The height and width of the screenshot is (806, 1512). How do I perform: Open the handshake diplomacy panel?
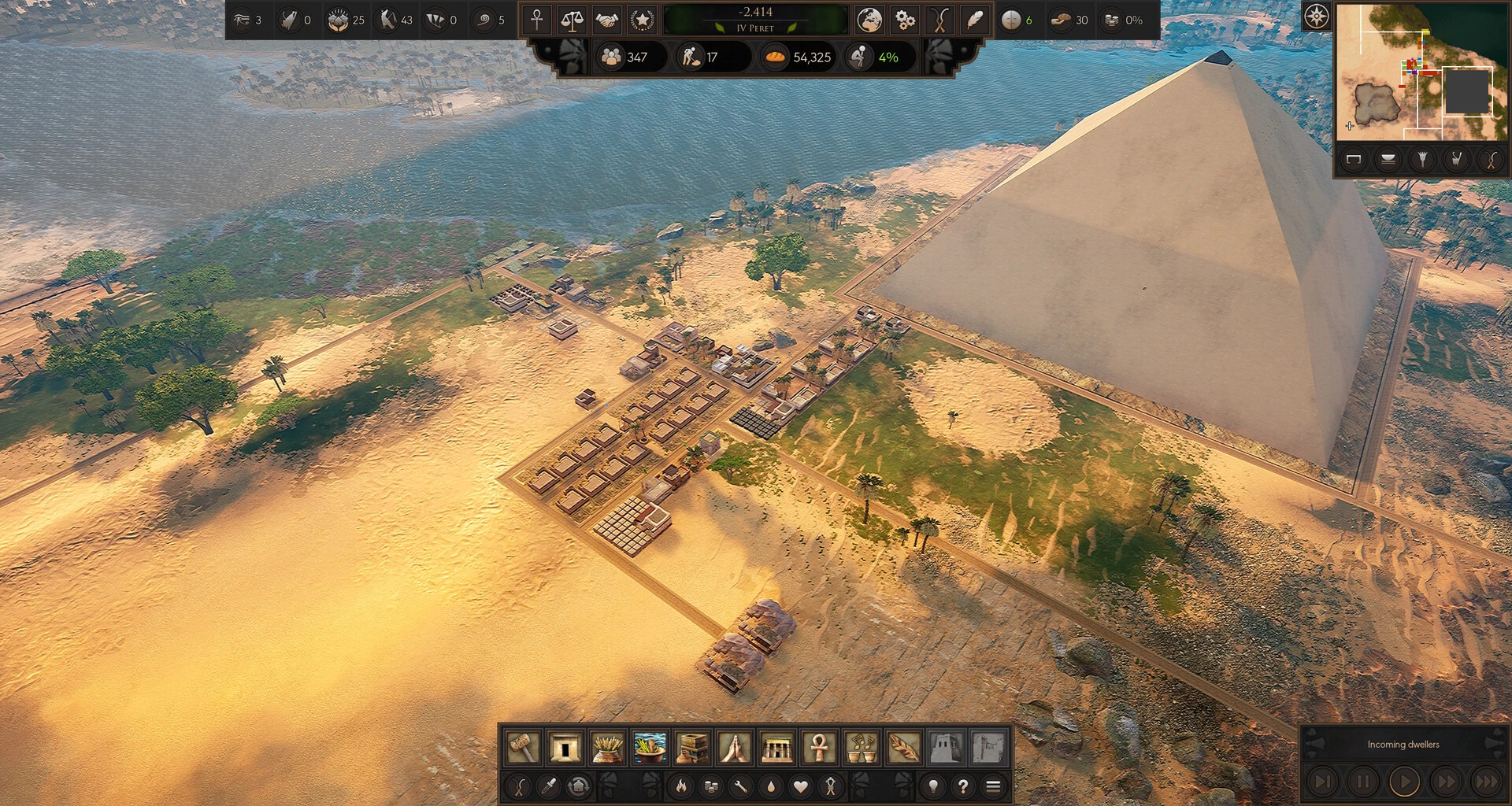click(x=606, y=20)
